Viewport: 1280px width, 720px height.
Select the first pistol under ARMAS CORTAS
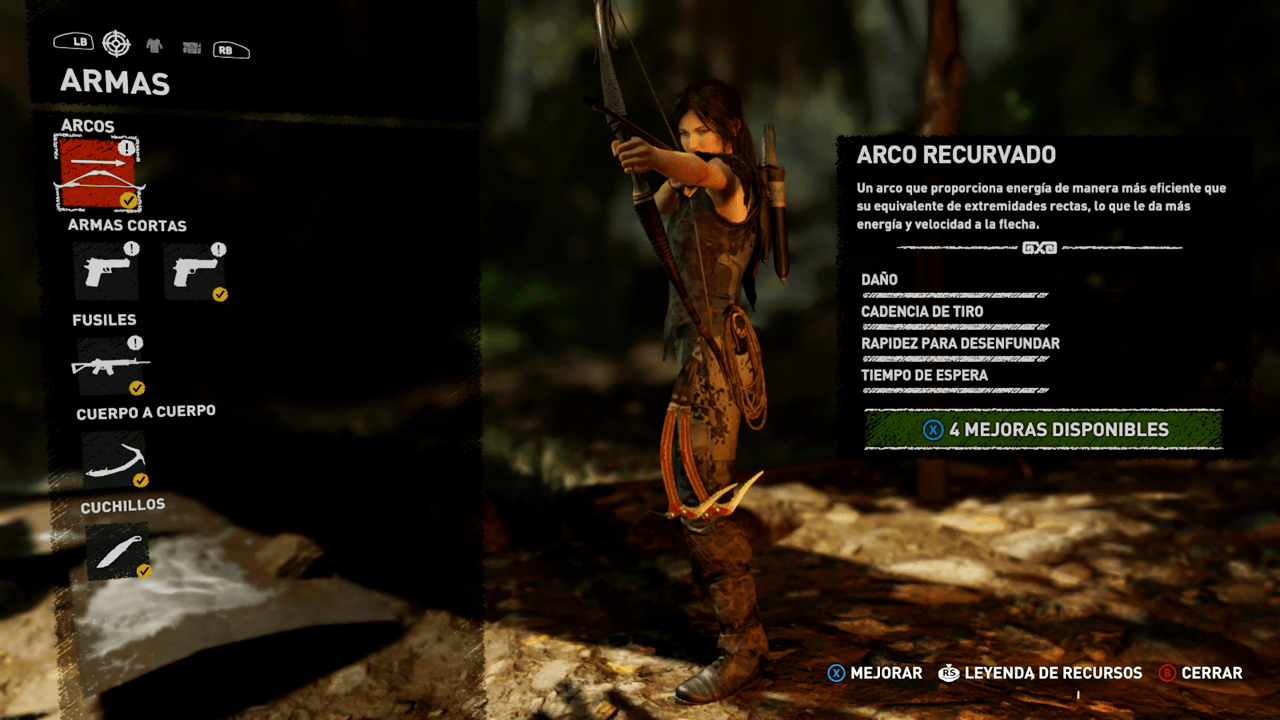(107, 269)
